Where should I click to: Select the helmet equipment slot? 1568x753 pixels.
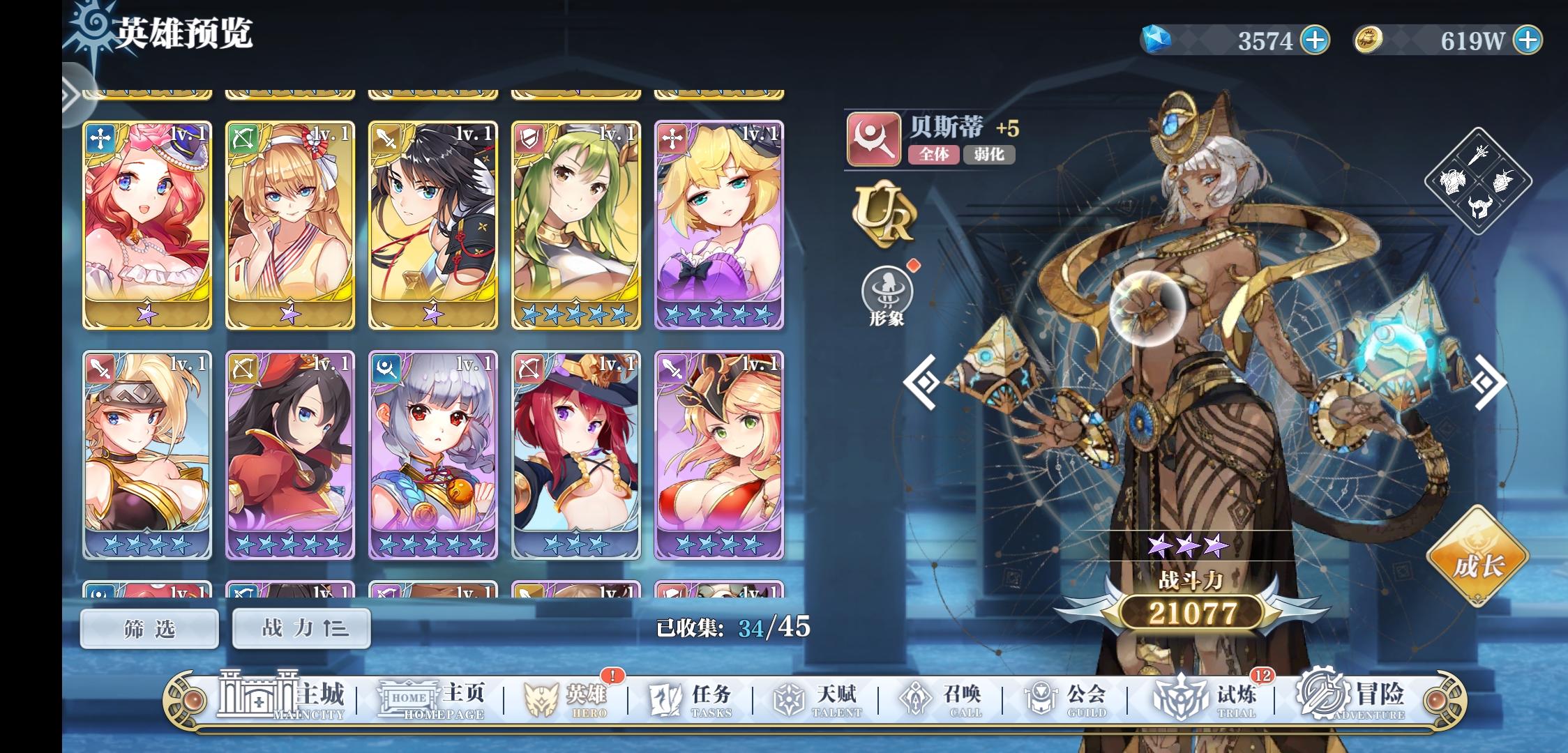click(x=1479, y=207)
